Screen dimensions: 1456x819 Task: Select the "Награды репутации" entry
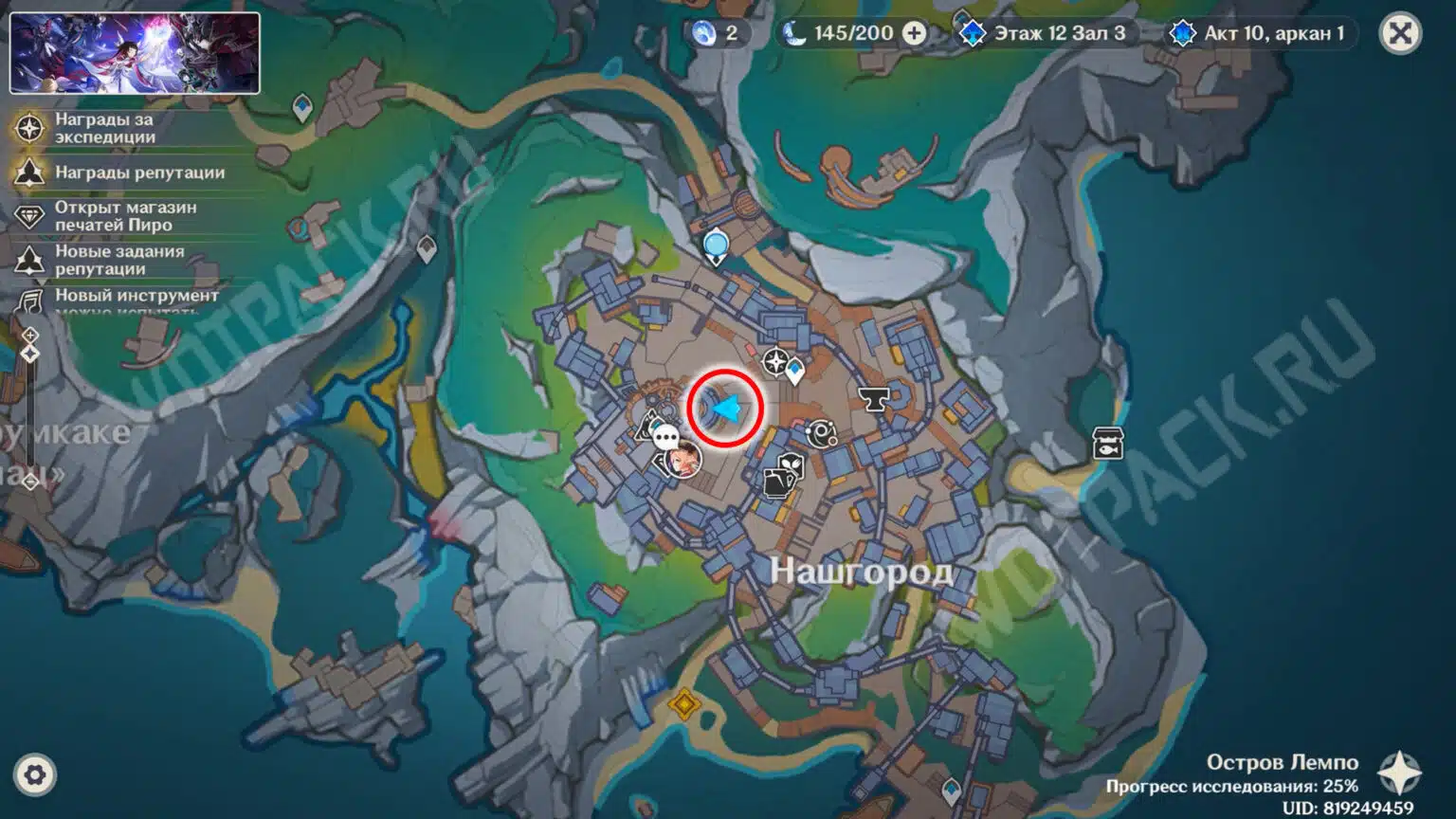(x=139, y=173)
